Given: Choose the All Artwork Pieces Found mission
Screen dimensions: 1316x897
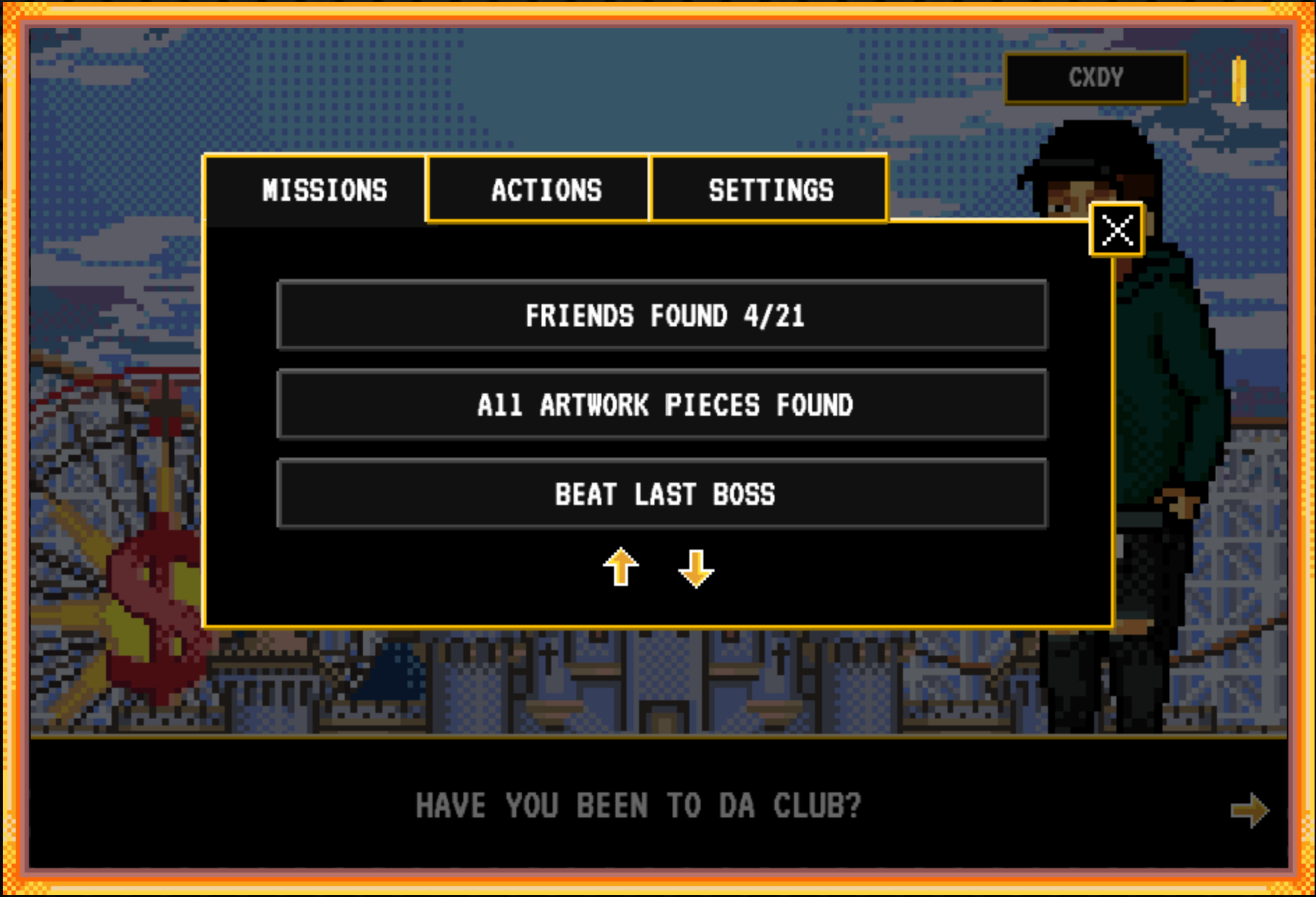Looking at the screenshot, I should coord(662,405).
